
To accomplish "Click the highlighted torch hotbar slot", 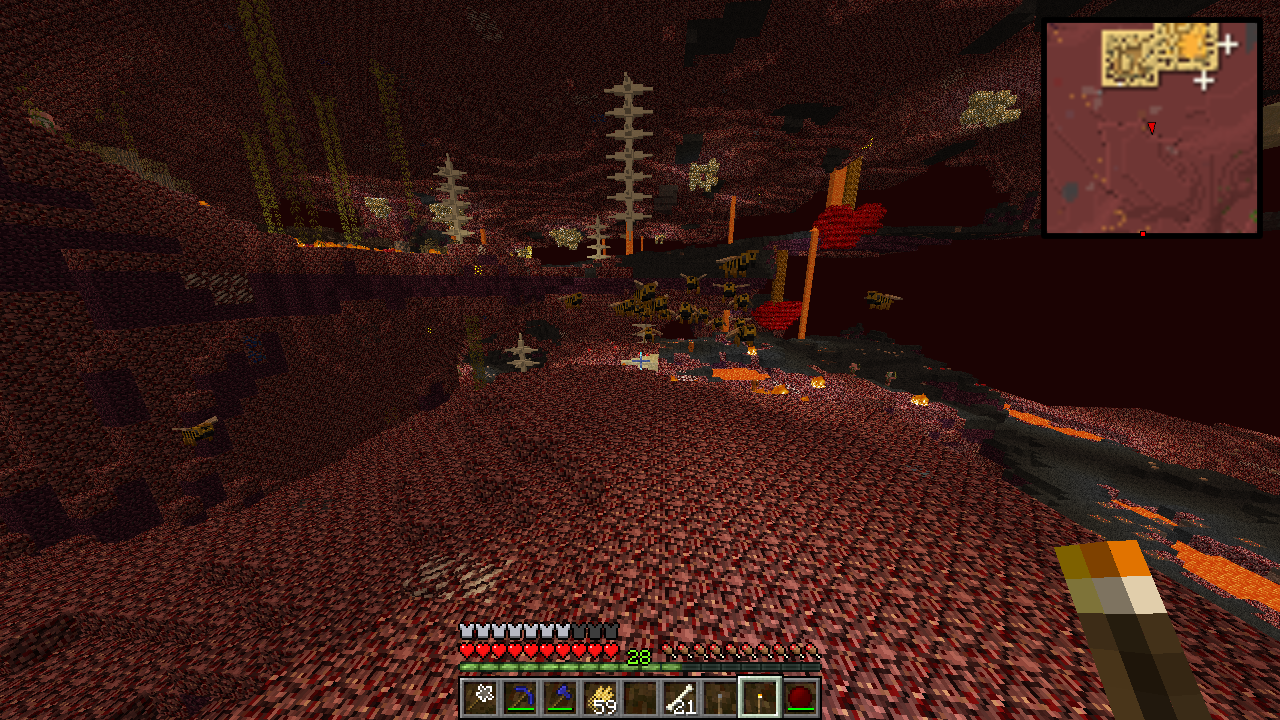I will 761,697.
